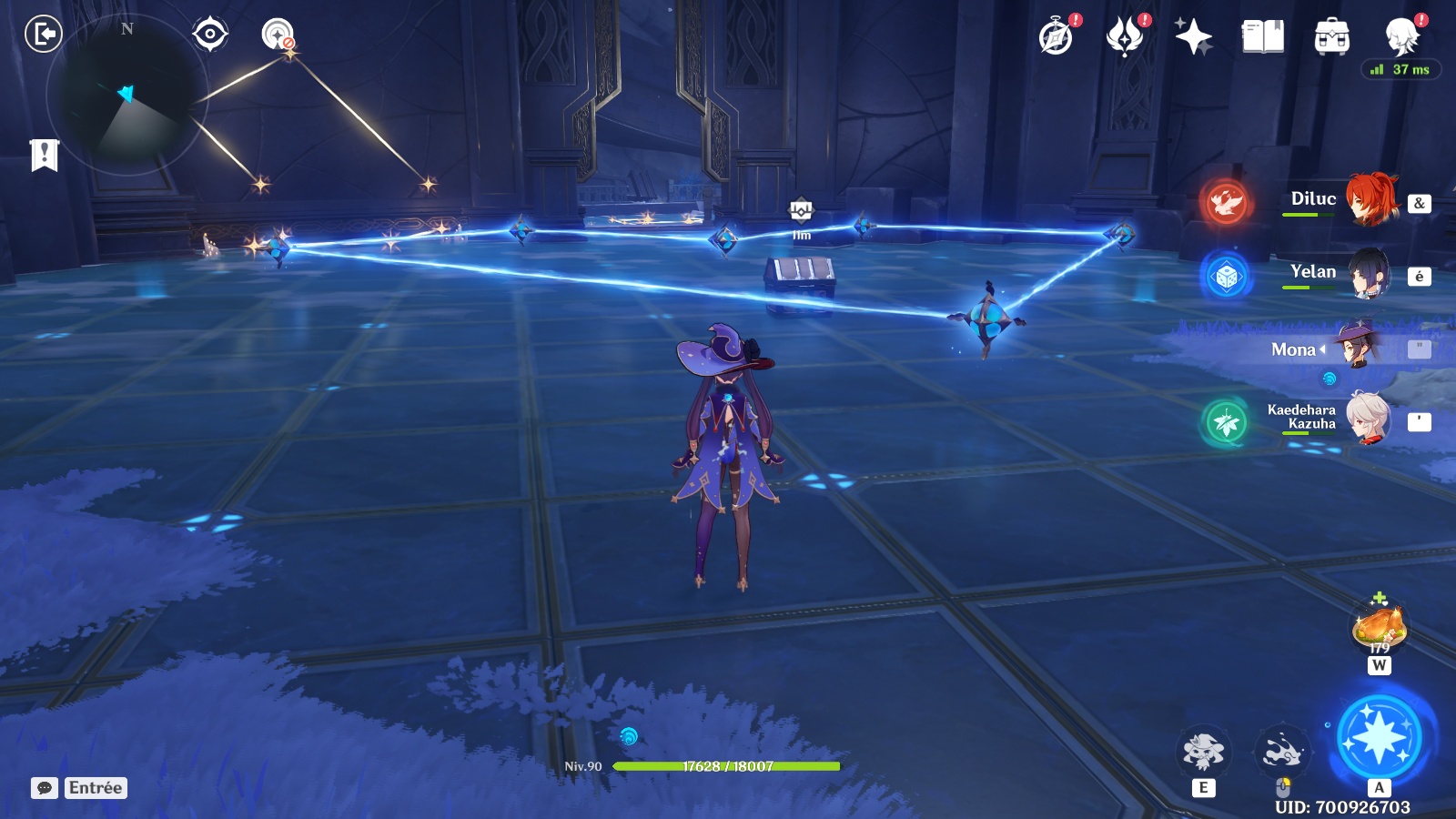Click Diluc's red elemental burst icon

click(x=1226, y=202)
